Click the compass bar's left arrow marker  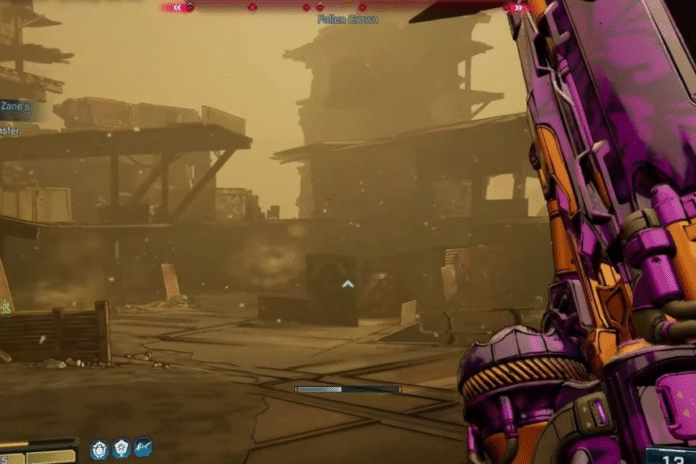click(177, 7)
